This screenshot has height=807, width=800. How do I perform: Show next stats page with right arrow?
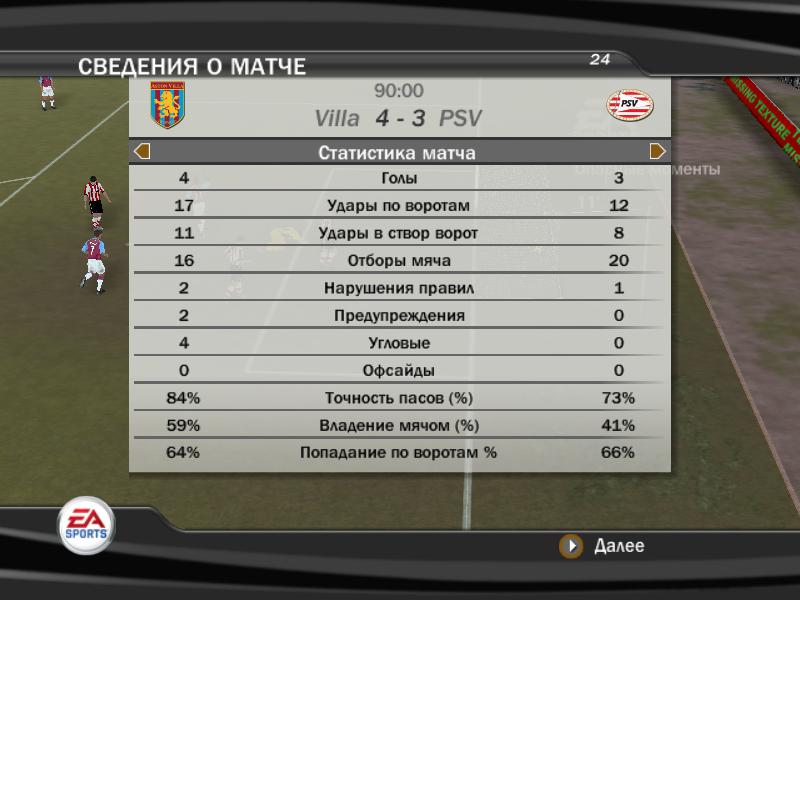tap(657, 152)
